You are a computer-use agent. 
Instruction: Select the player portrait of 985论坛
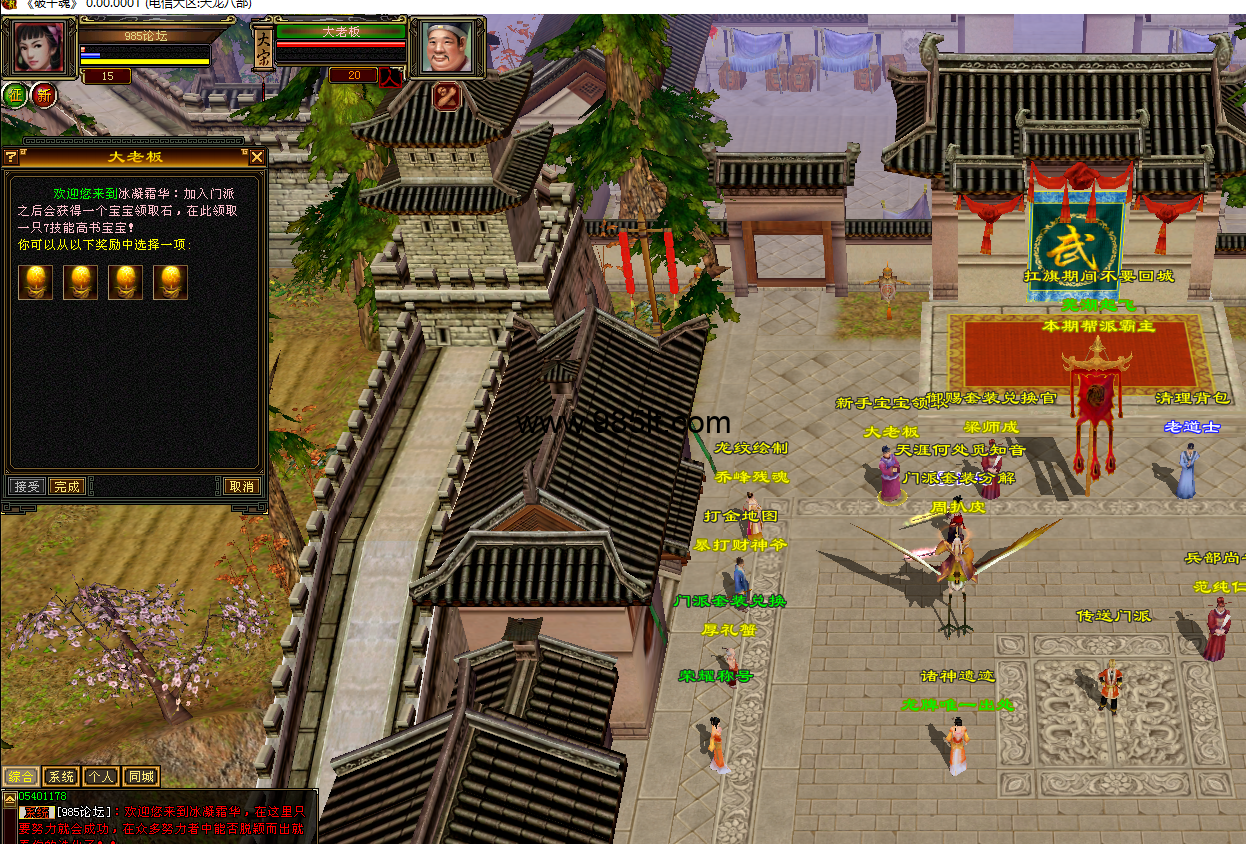coord(39,46)
